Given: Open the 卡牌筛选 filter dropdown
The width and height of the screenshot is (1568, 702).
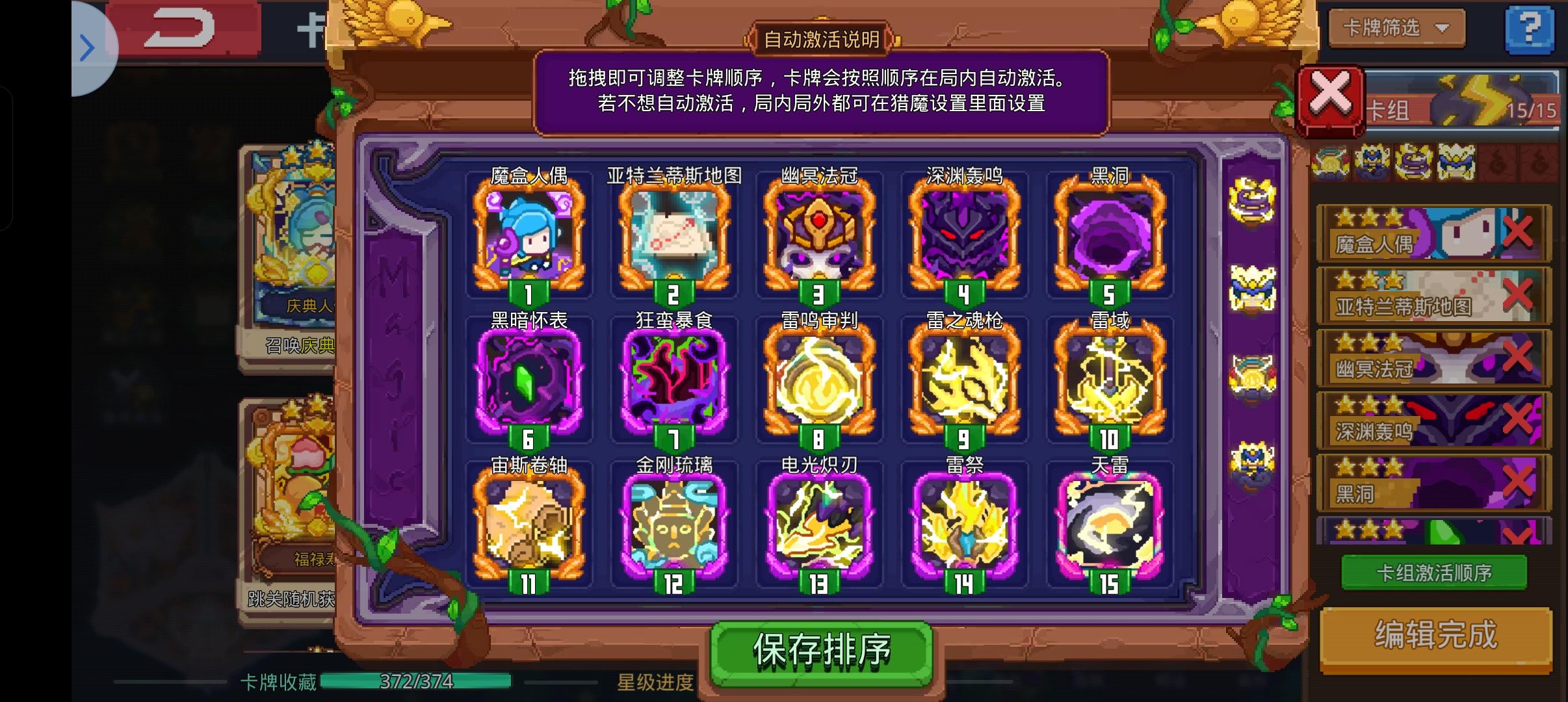Looking at the screenshot, I should pyautogui.click(x=1396, y=28).
